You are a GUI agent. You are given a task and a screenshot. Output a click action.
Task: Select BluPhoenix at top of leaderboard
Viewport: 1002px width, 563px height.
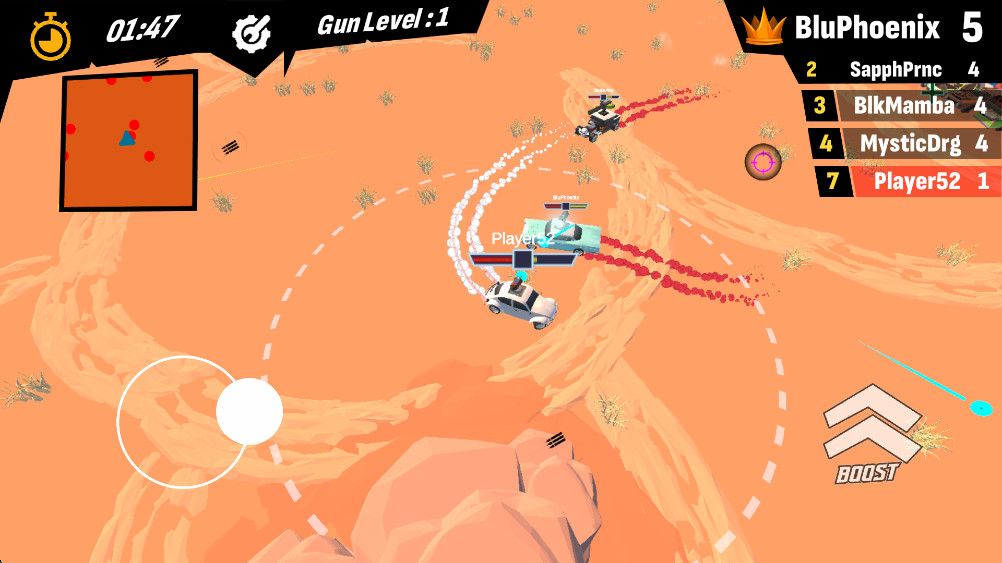point(866,28)
